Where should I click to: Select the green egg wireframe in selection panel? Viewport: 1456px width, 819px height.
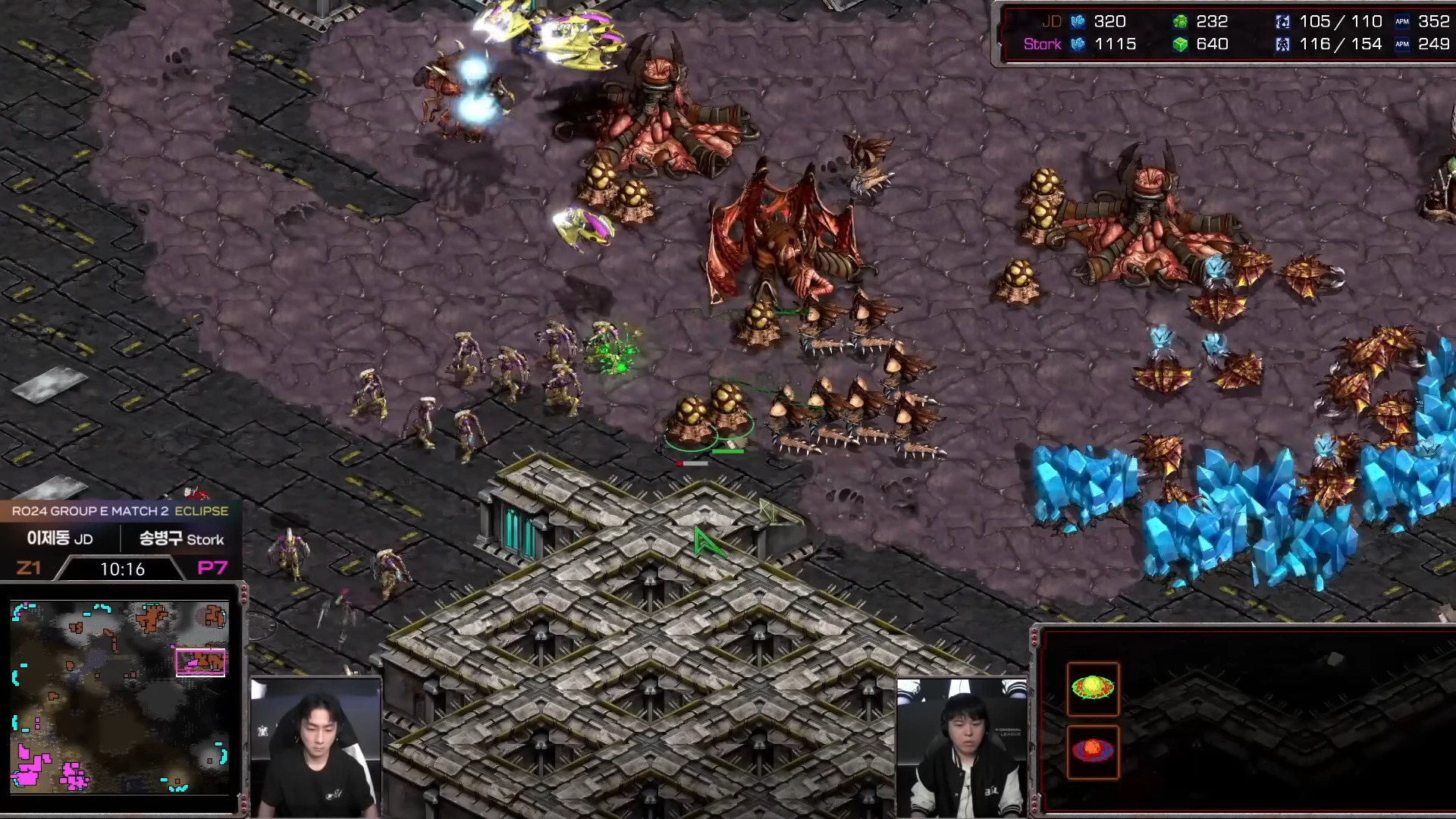point(1093,689)
